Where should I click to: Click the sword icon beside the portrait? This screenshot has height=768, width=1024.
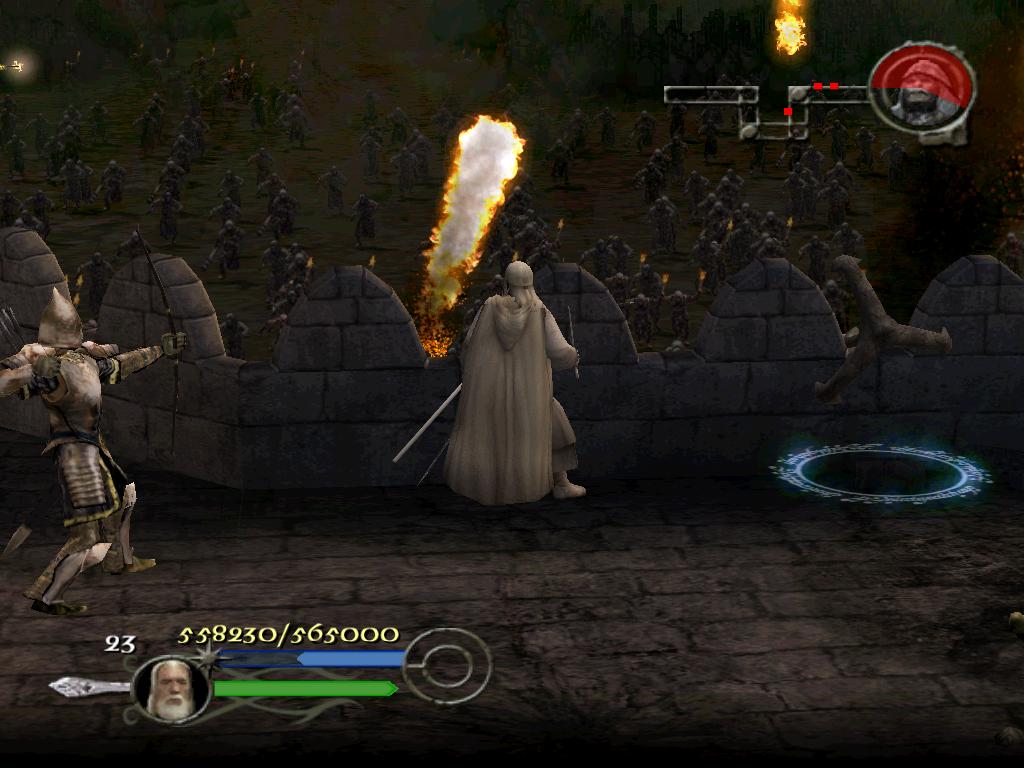click(88, 687)
